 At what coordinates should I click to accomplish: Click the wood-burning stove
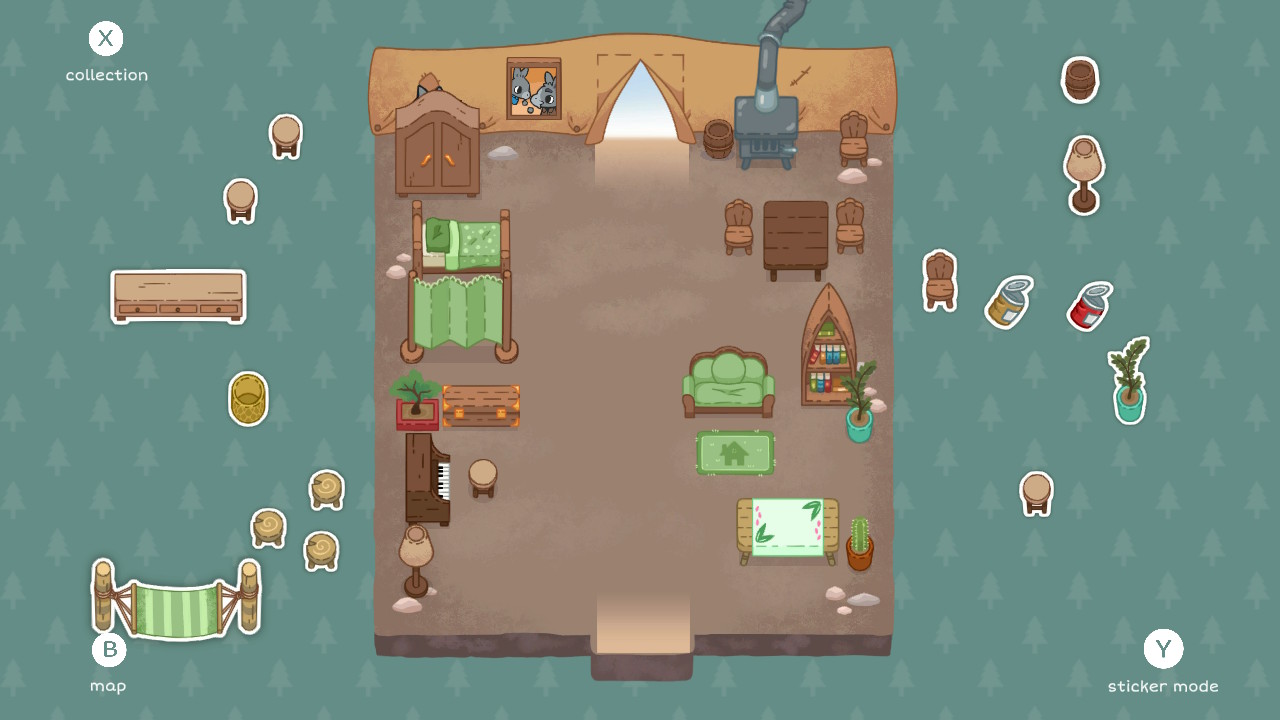click(765, 130)
